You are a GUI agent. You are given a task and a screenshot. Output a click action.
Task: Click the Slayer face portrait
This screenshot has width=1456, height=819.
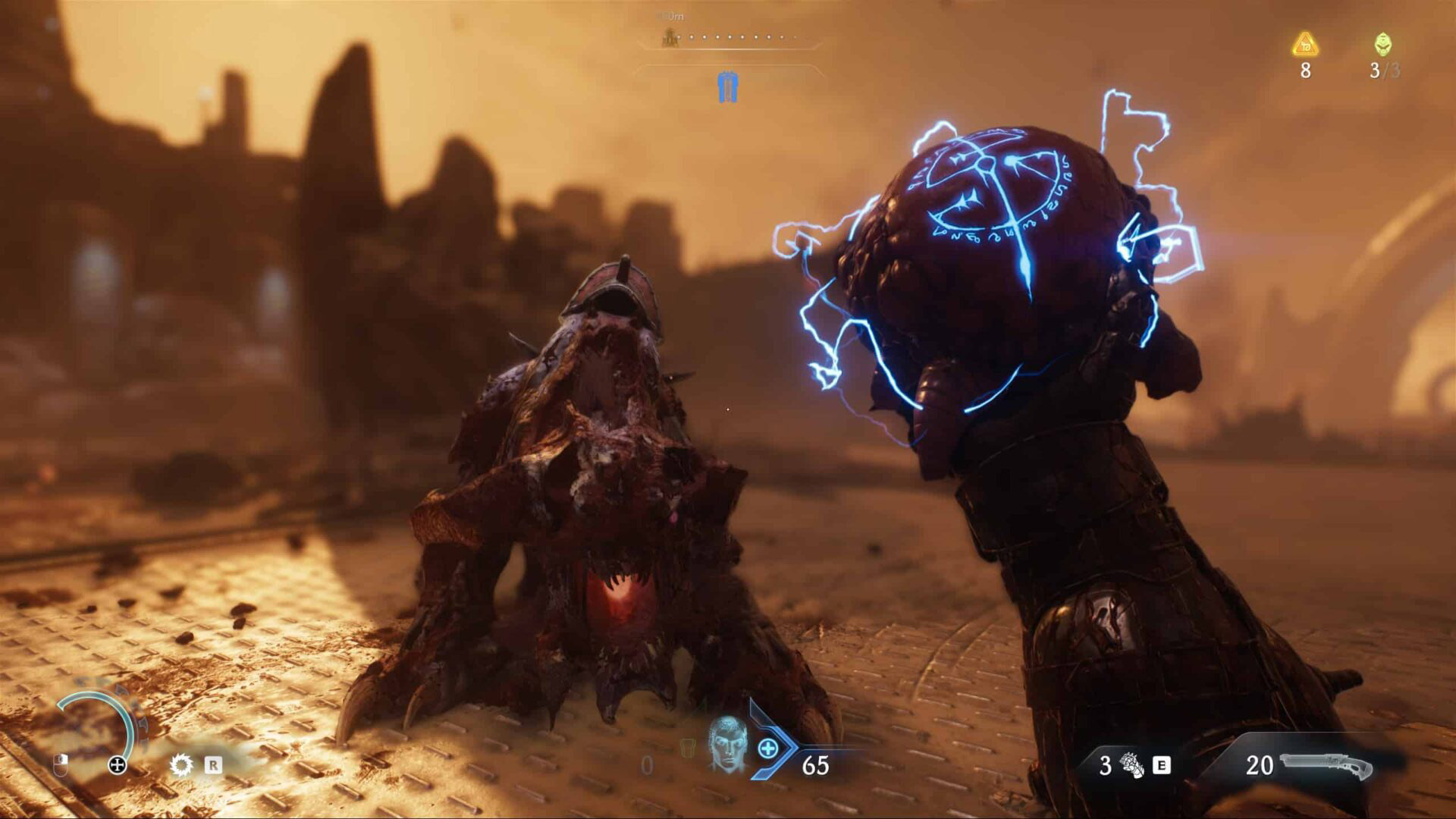[x=726, y=744]
